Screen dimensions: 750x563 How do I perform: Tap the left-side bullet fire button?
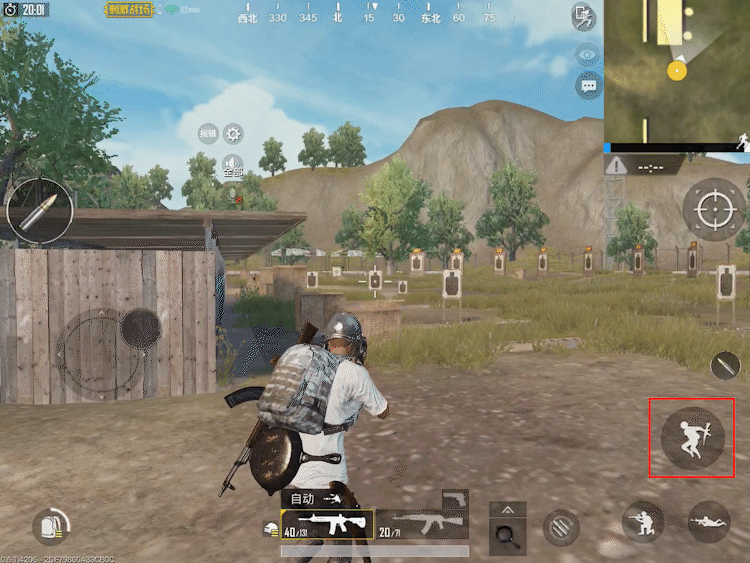coord(39,210)
